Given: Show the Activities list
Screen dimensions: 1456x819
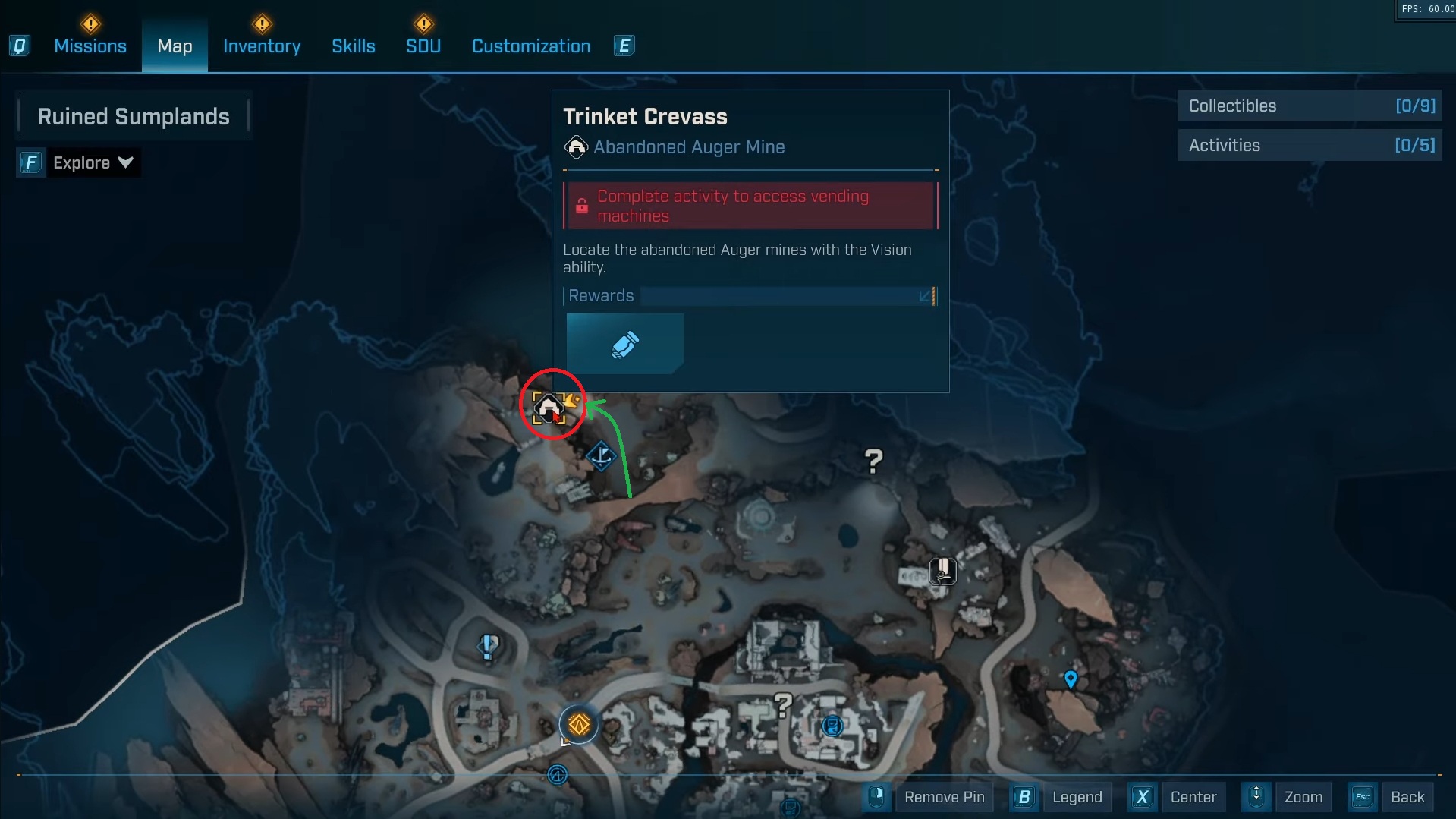Looking at the screenshot, I should 1310,146.
